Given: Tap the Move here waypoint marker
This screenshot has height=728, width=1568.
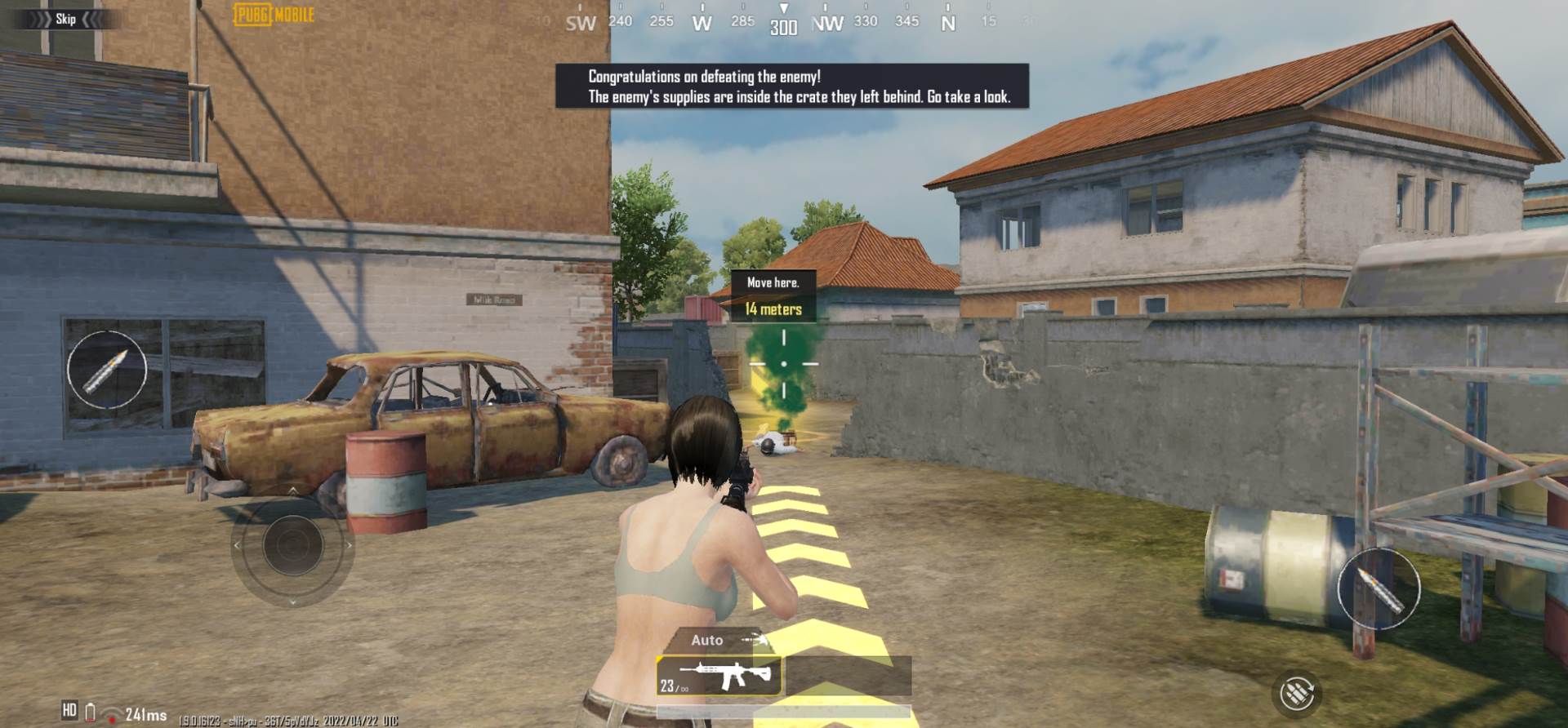Looking at the screenshot, I should tap(775, 281).
